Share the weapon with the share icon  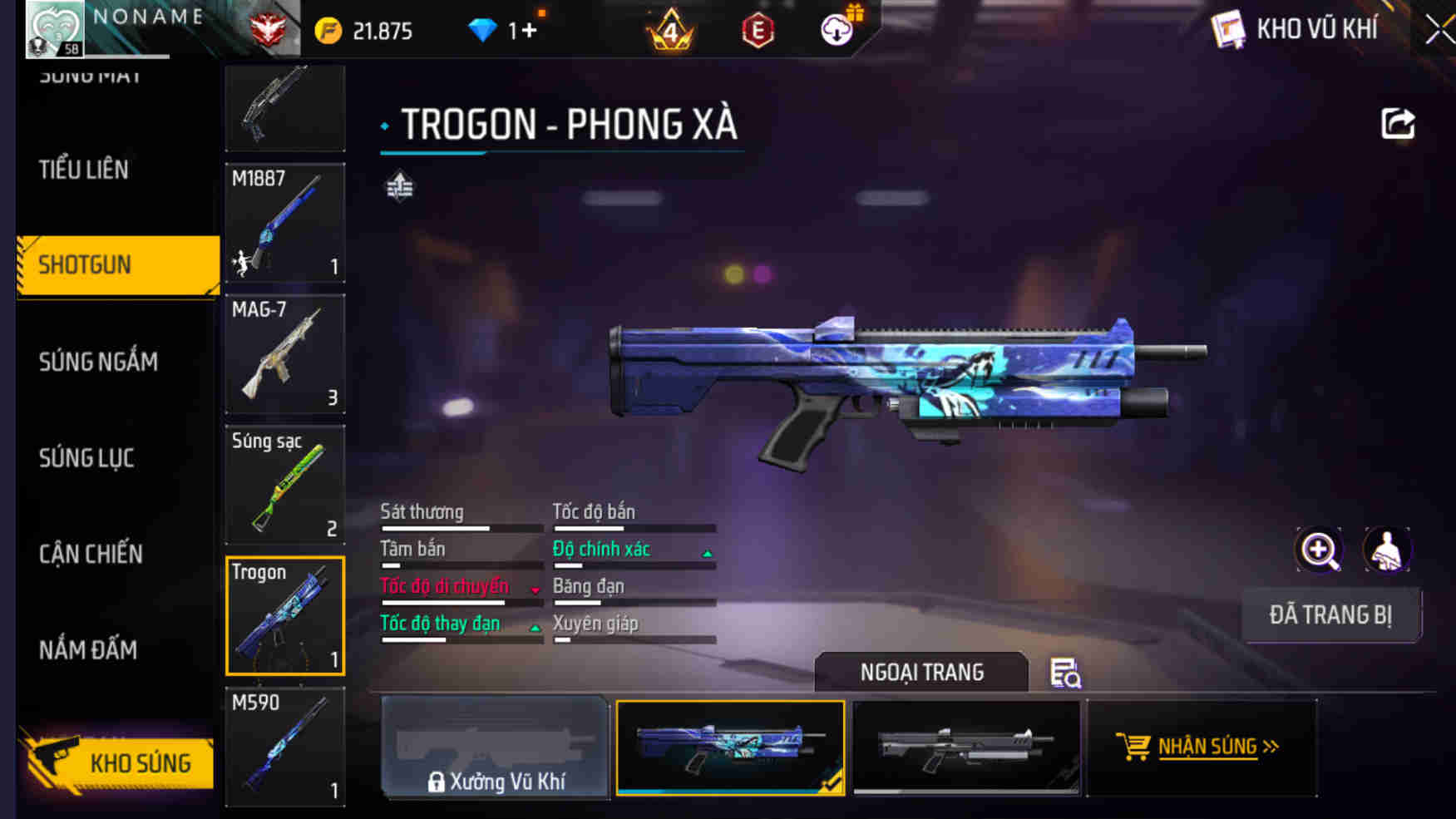click(1398, 125)
